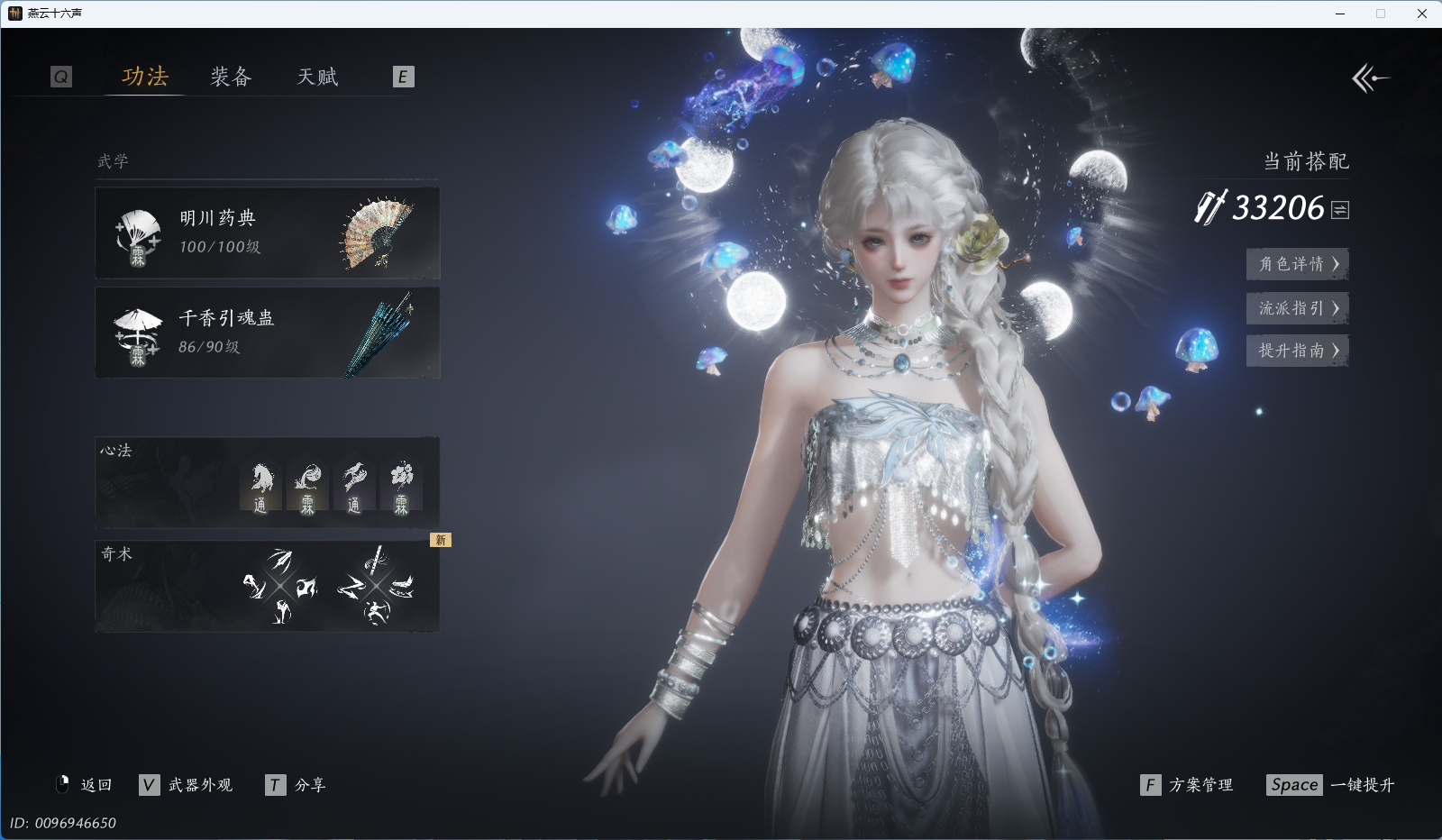1442x840 pixels.
Task: Open the 奇术 mystic arts panel
Action: (267, 586)
